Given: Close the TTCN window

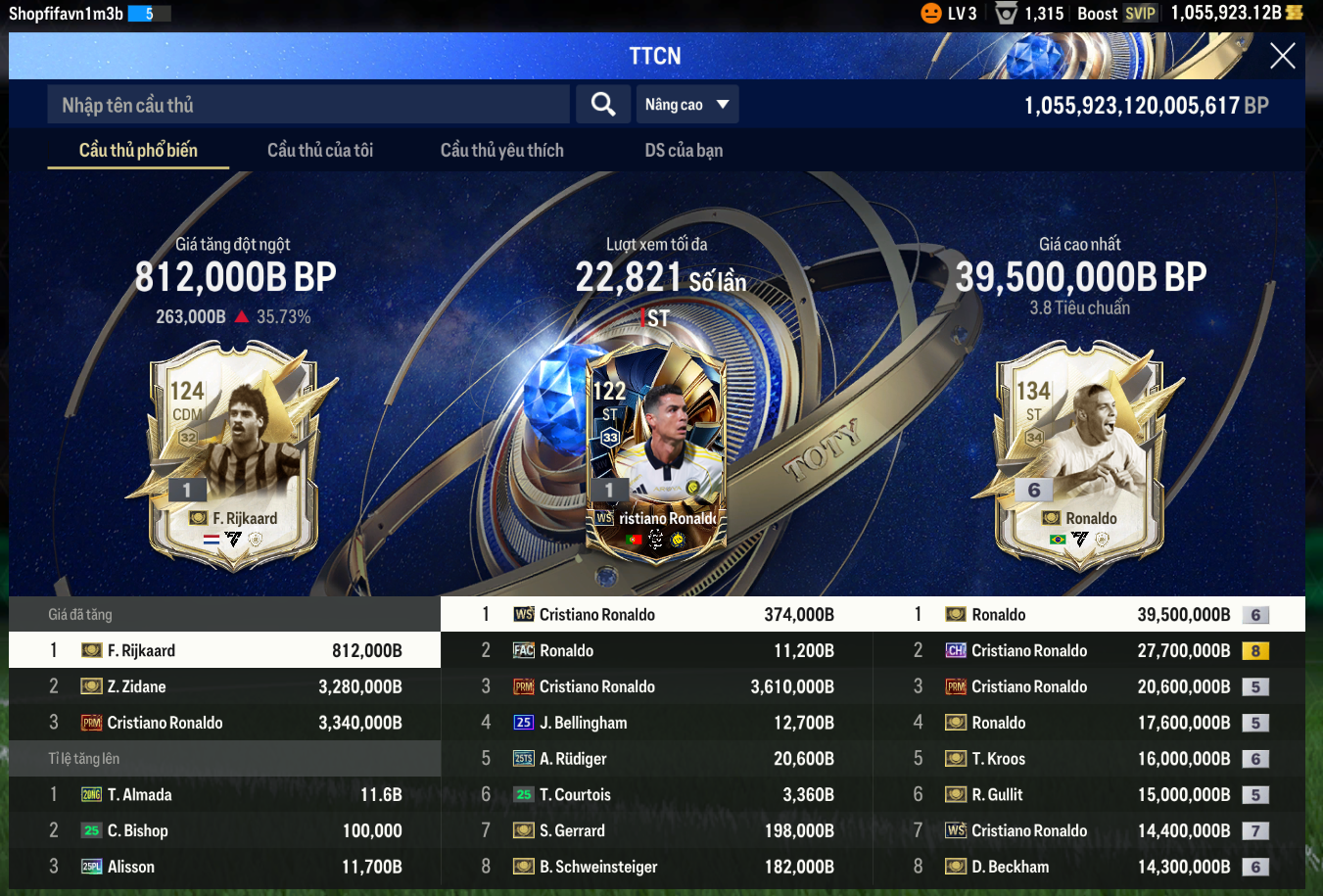Looking at the screenshot, I should click(x=1282, y=56).
